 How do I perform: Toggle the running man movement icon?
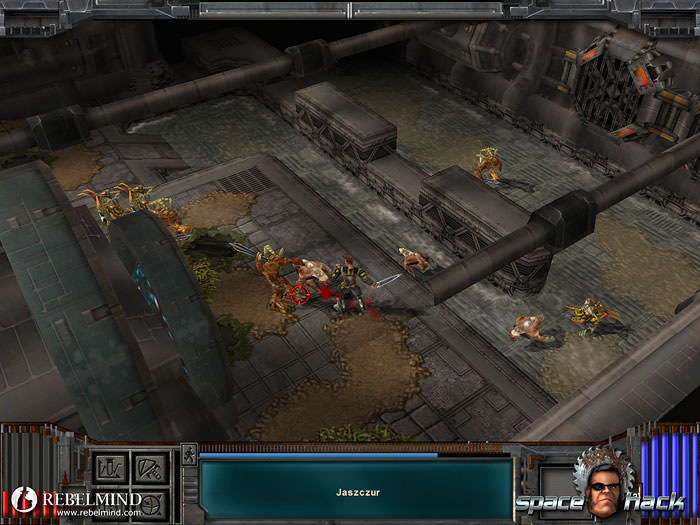coord(188,457)
